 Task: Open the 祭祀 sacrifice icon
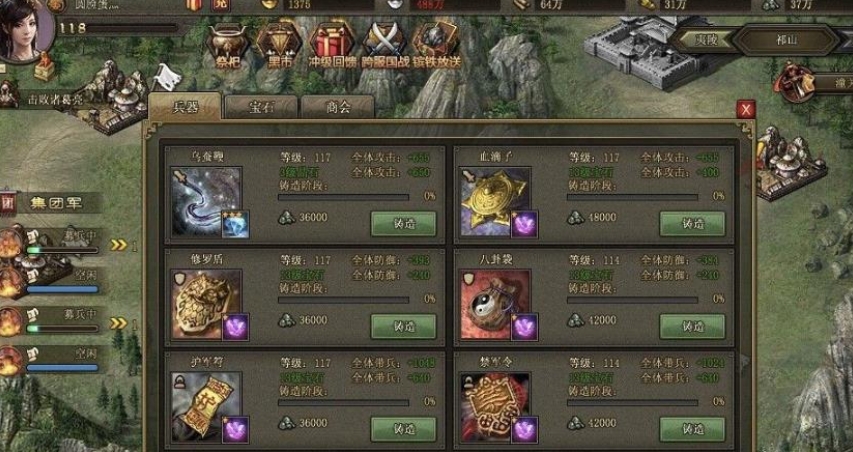click(227, 45)
